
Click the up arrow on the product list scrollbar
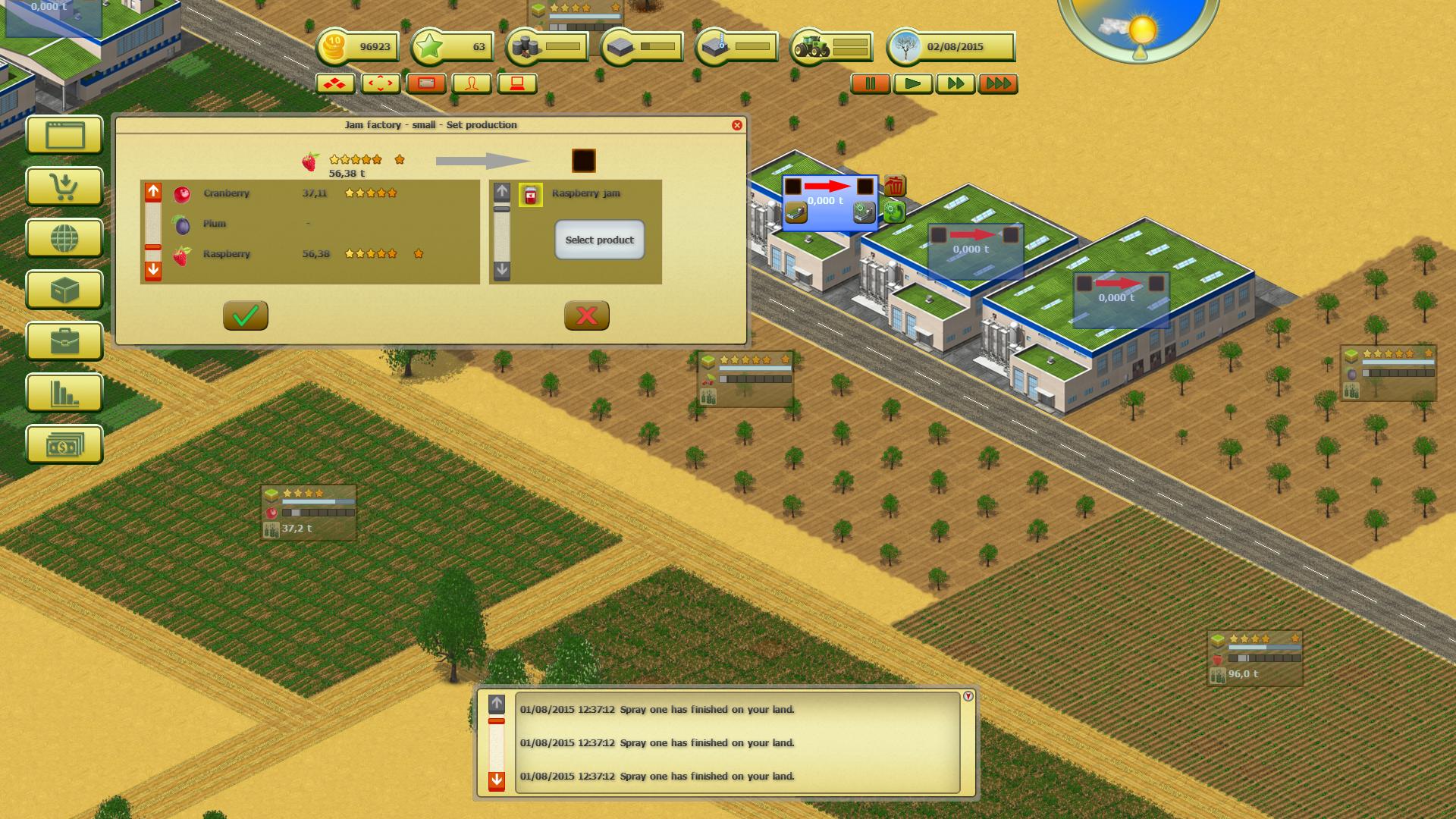pyautogui.click(x=501, y=192)
